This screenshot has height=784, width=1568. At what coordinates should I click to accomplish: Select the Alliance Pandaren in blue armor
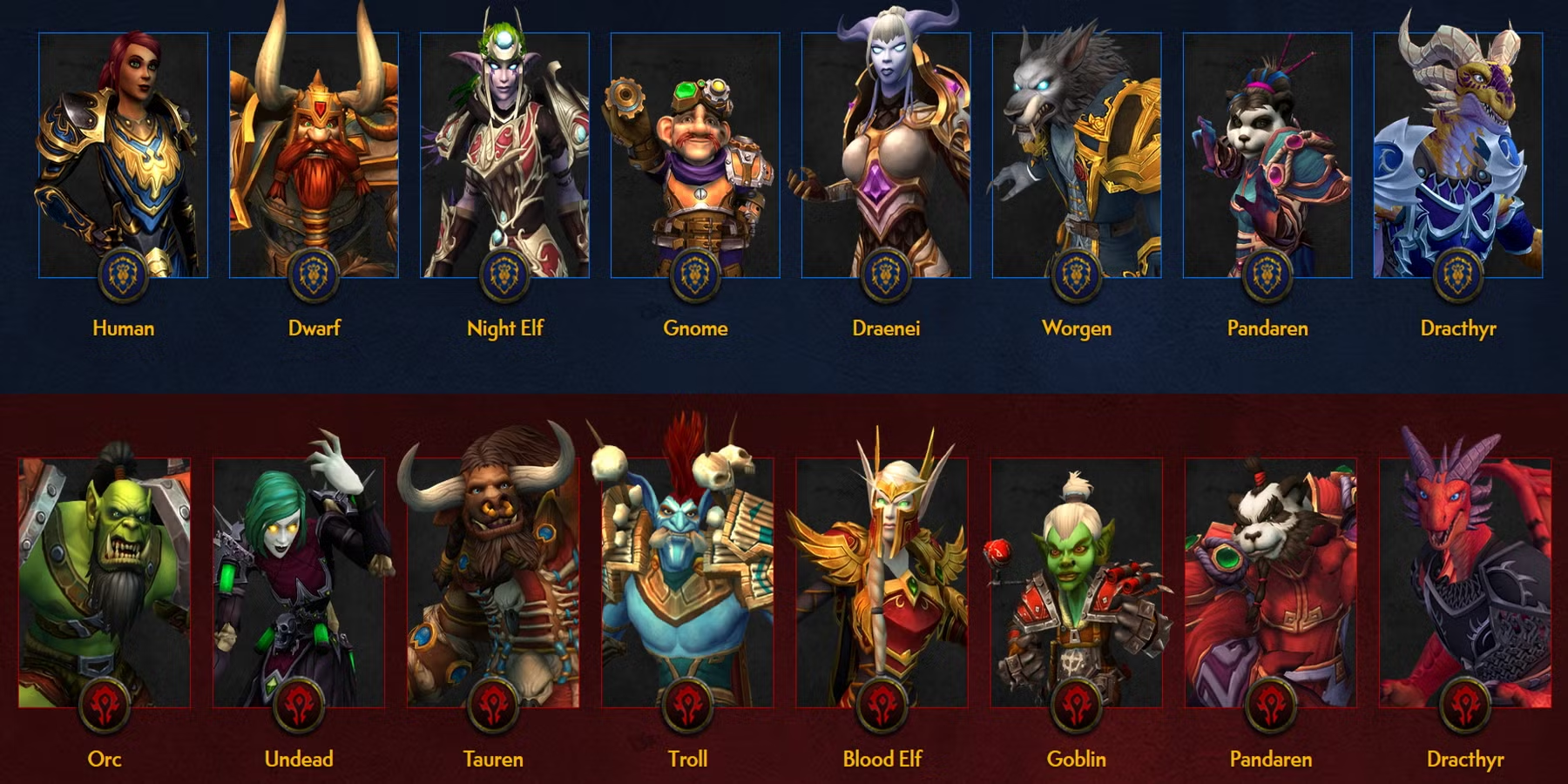(1267, 157)
